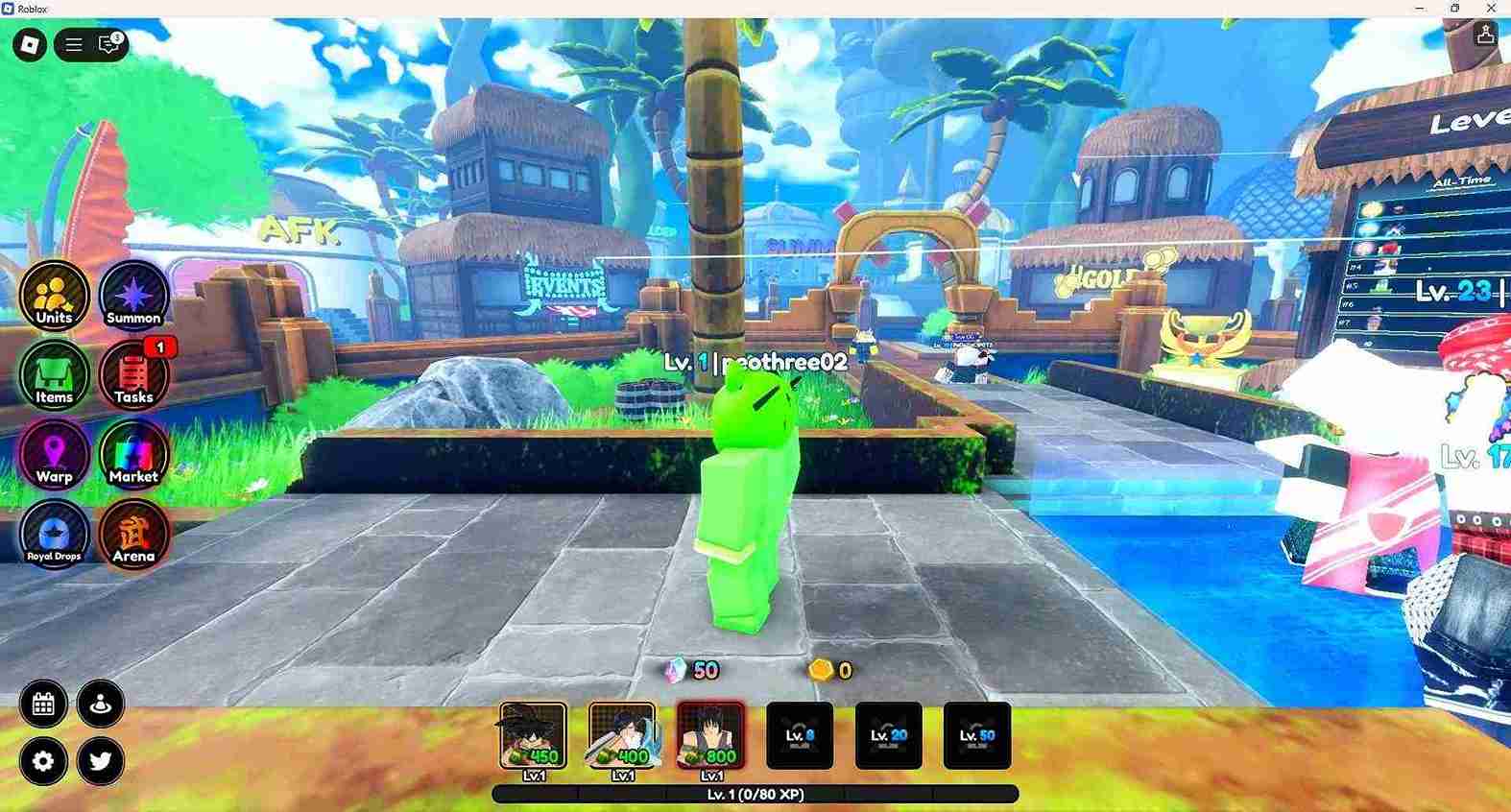The height and width of the screenshot is (812, 1511).
Task: Open the Market shop
Action: [133, 456]
